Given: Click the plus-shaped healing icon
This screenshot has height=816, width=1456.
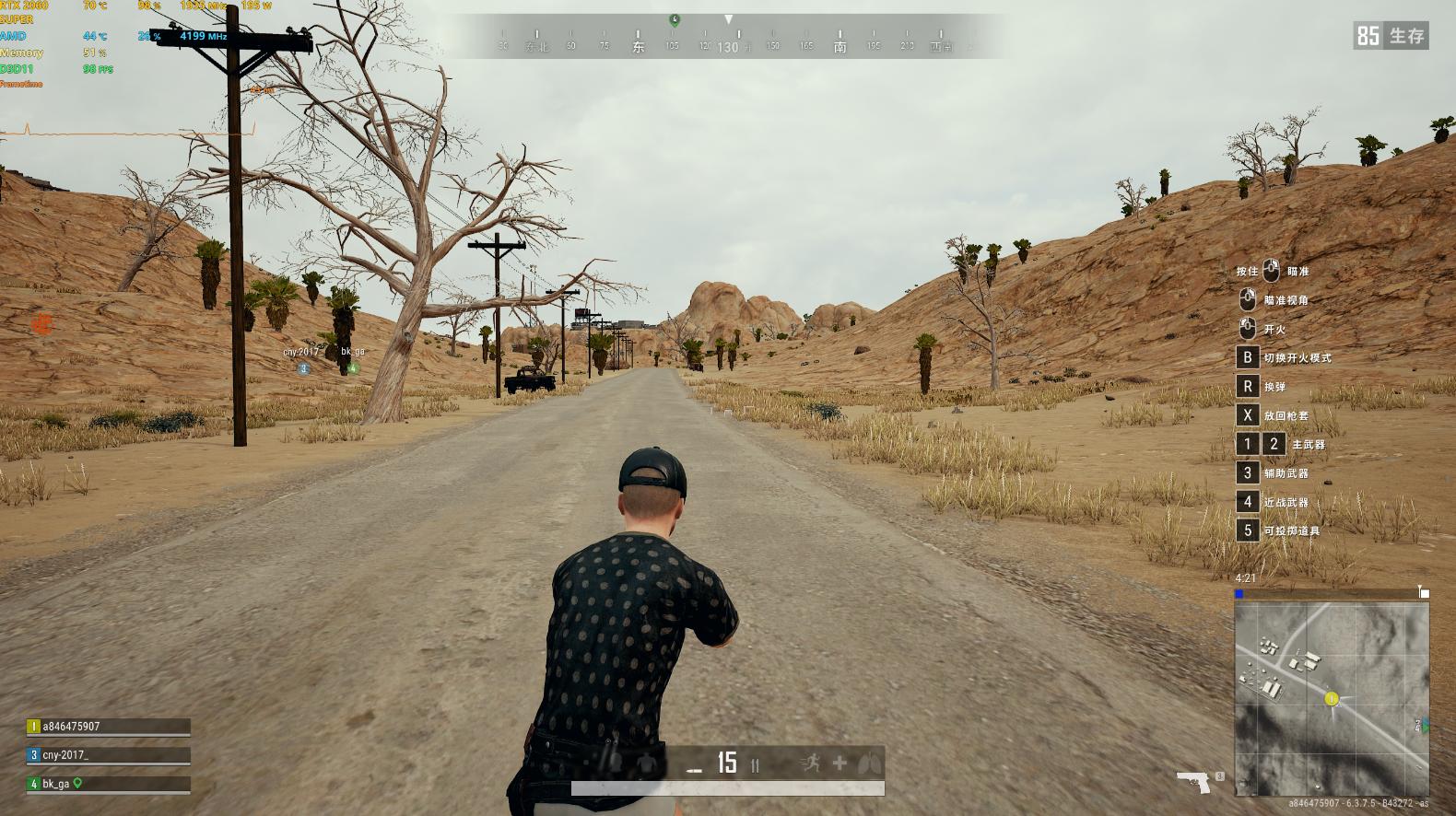Looking at the screenshot, I should pos(840,763).
